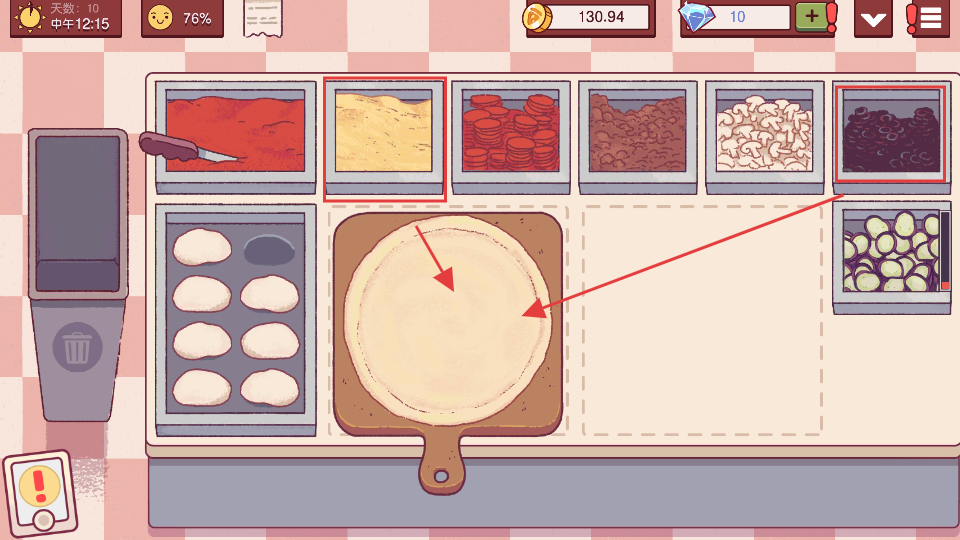Select the tomato sauce bin
960x540 pixels.
[x=234, y=133]
